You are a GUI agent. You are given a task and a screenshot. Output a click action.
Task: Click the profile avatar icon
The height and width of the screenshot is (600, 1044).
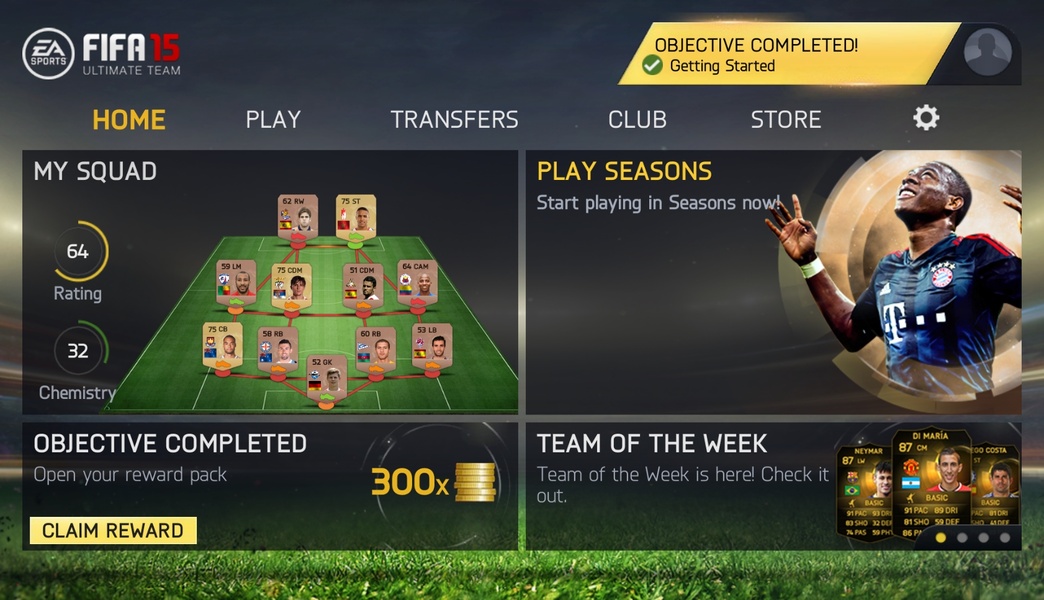(987, 52)
